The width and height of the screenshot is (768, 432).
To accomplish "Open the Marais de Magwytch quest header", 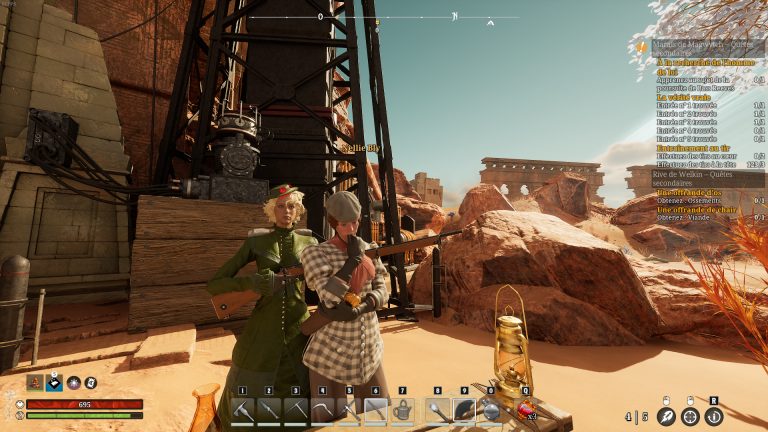I will tap(700, 45).
